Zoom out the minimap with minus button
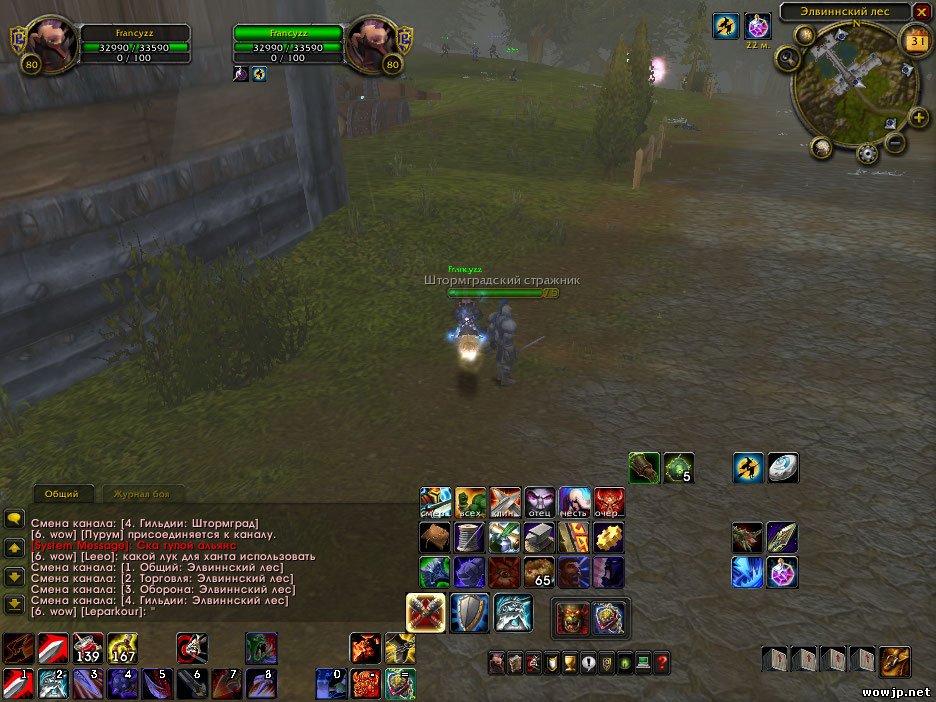 (x=895, y=143)
